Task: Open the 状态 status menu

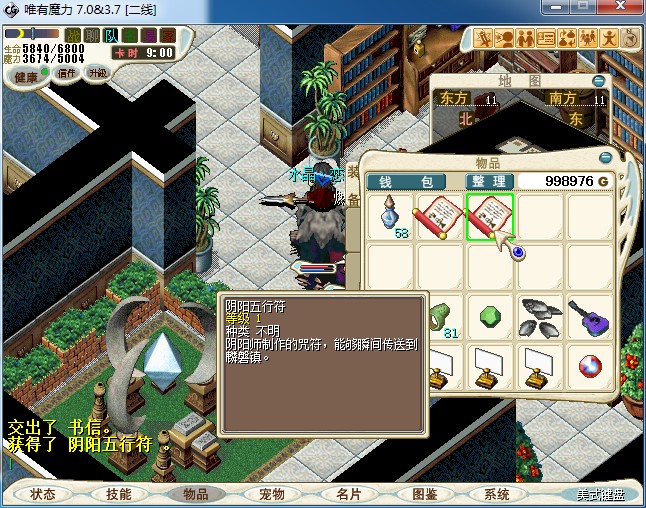Action: click(43, 494)
